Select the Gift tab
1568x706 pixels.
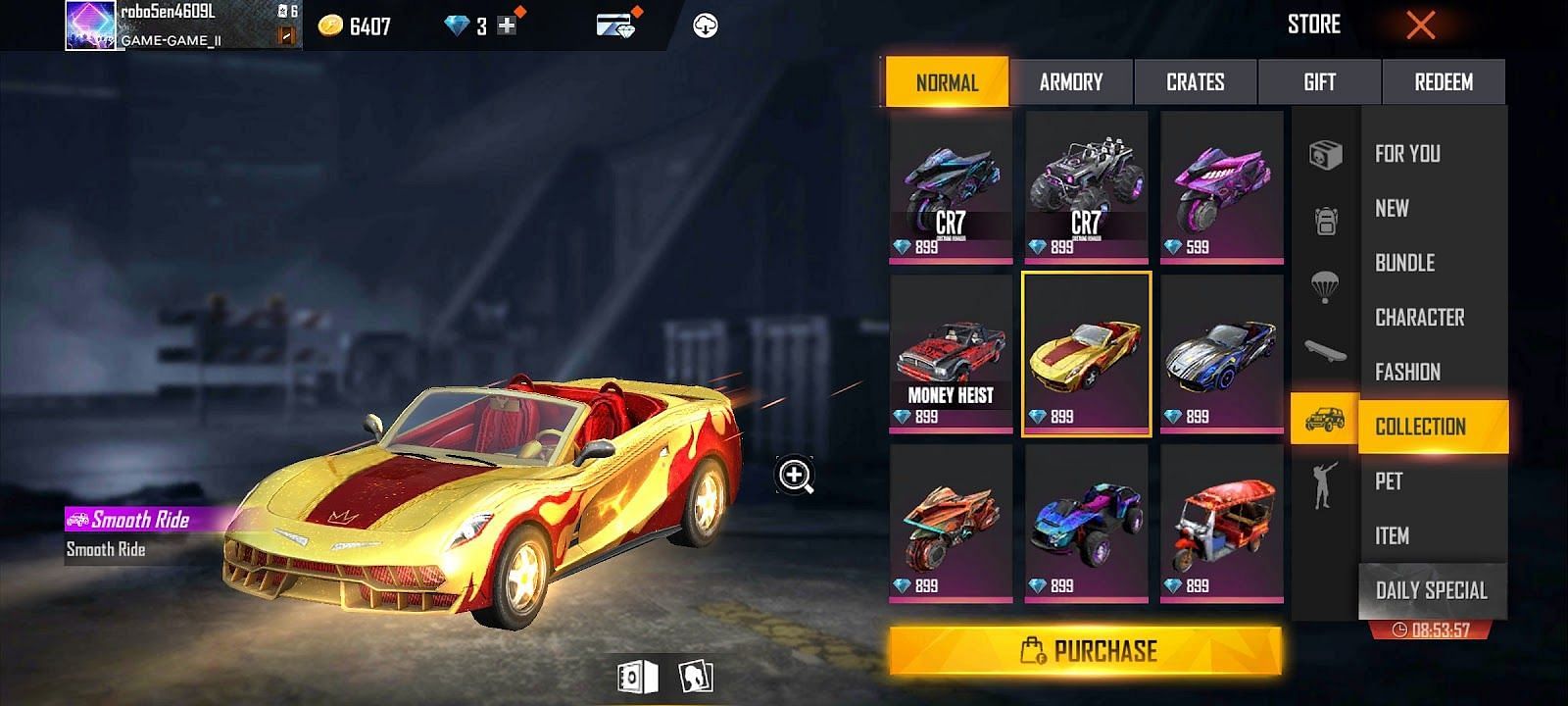(1319, 82)
